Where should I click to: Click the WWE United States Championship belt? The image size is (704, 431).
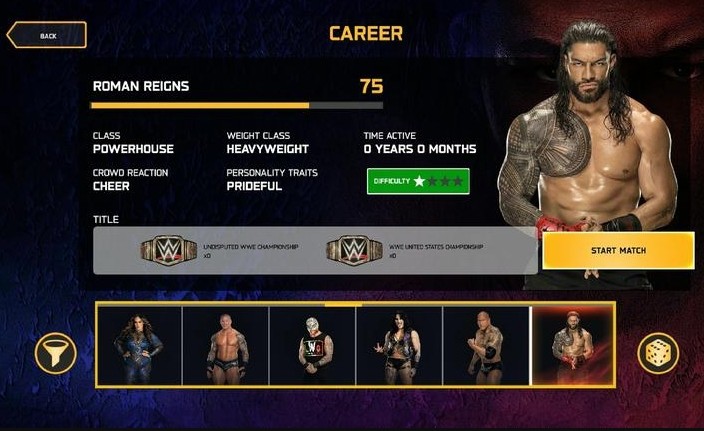coord(354,249)
